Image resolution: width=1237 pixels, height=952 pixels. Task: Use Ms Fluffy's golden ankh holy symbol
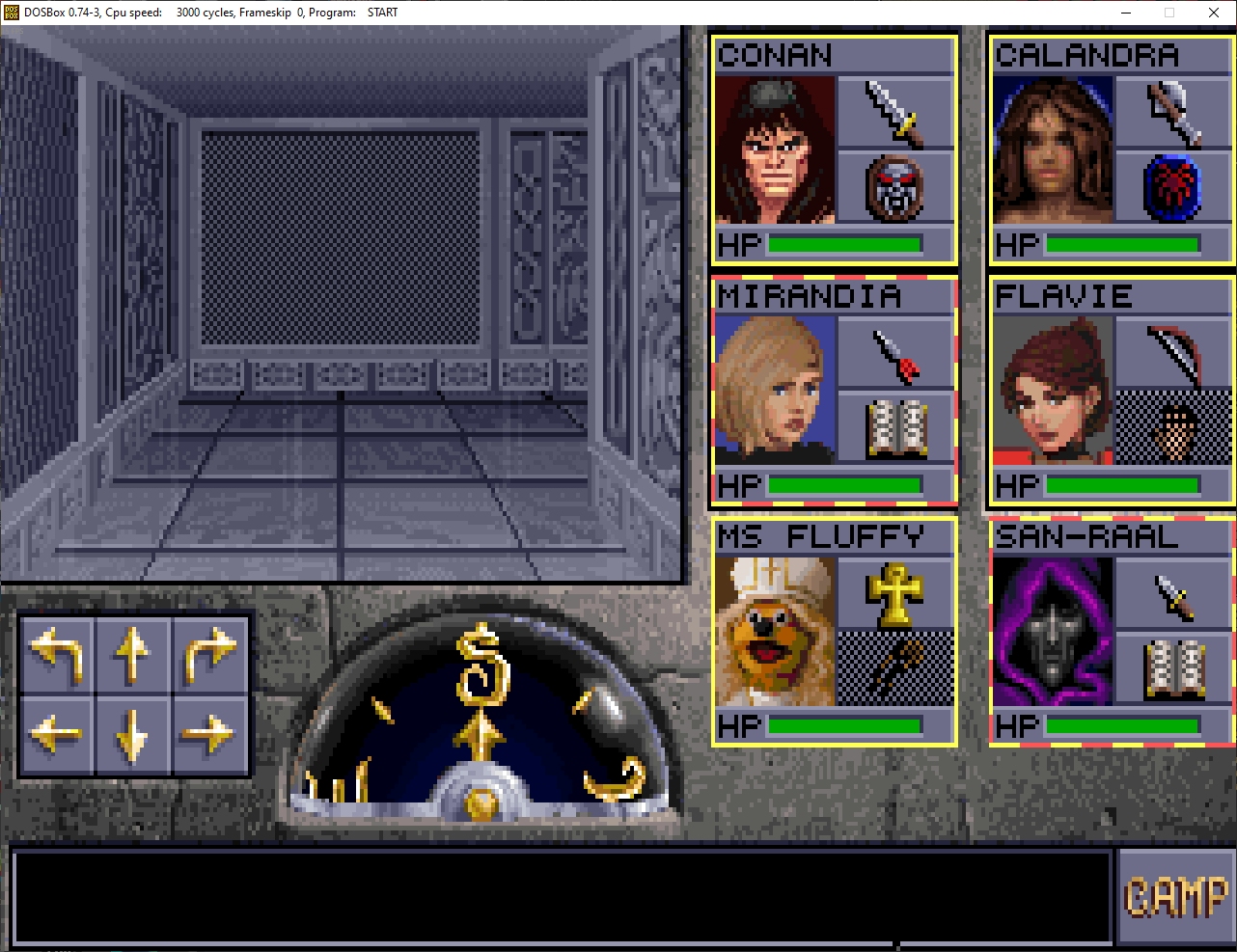pyautogui.click(x=894, y=593)
